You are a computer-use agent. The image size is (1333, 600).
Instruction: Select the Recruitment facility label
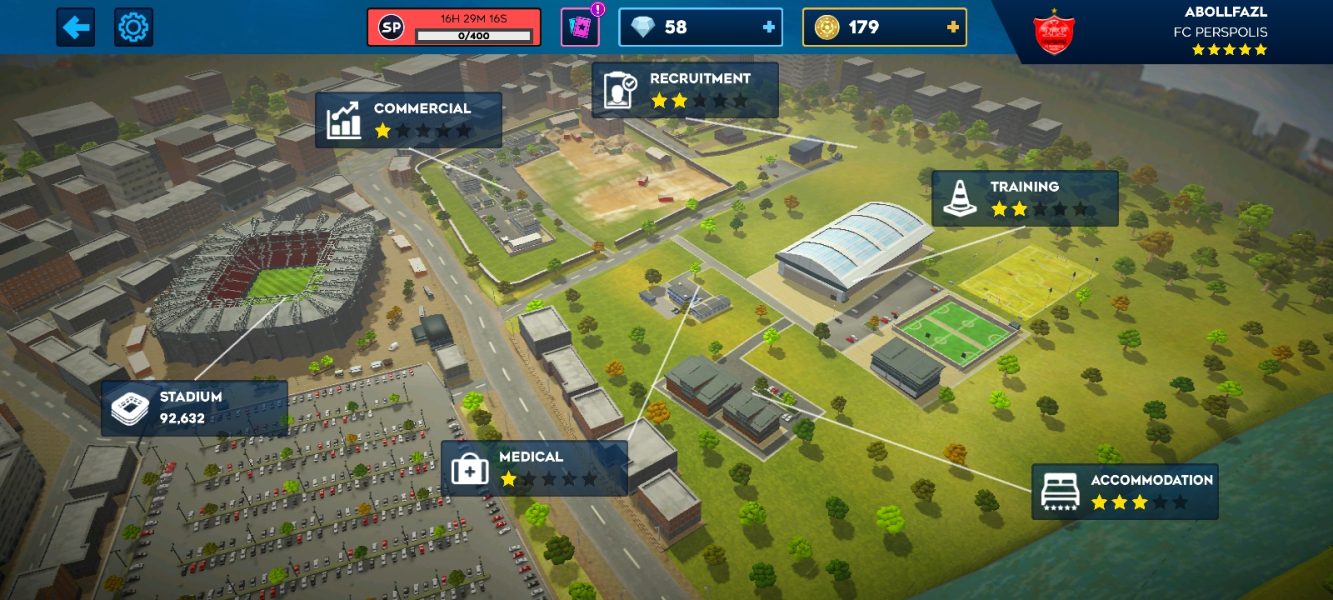click(685, 90)
